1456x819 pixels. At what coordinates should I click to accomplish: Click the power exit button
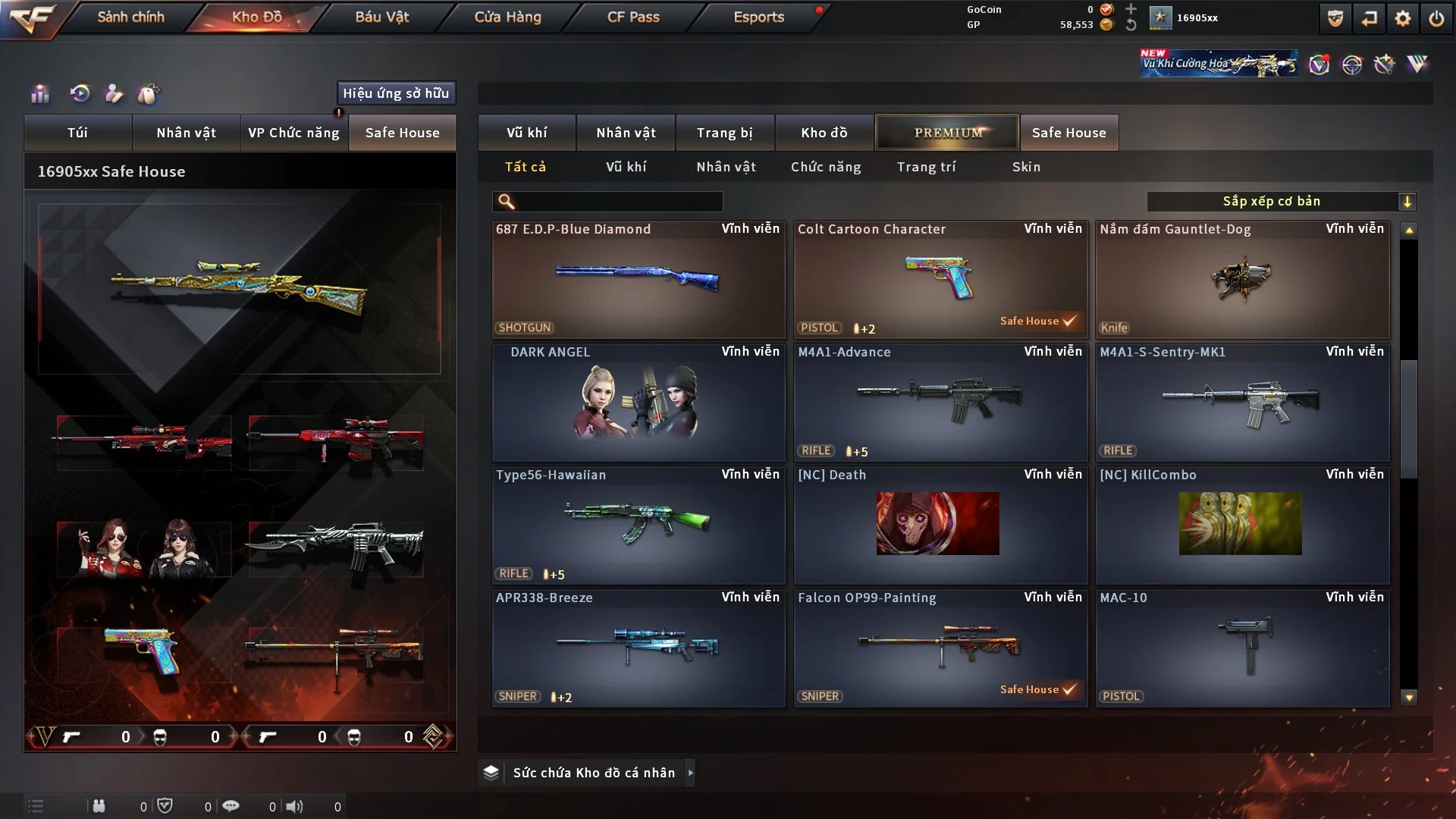click(1436, 18)
